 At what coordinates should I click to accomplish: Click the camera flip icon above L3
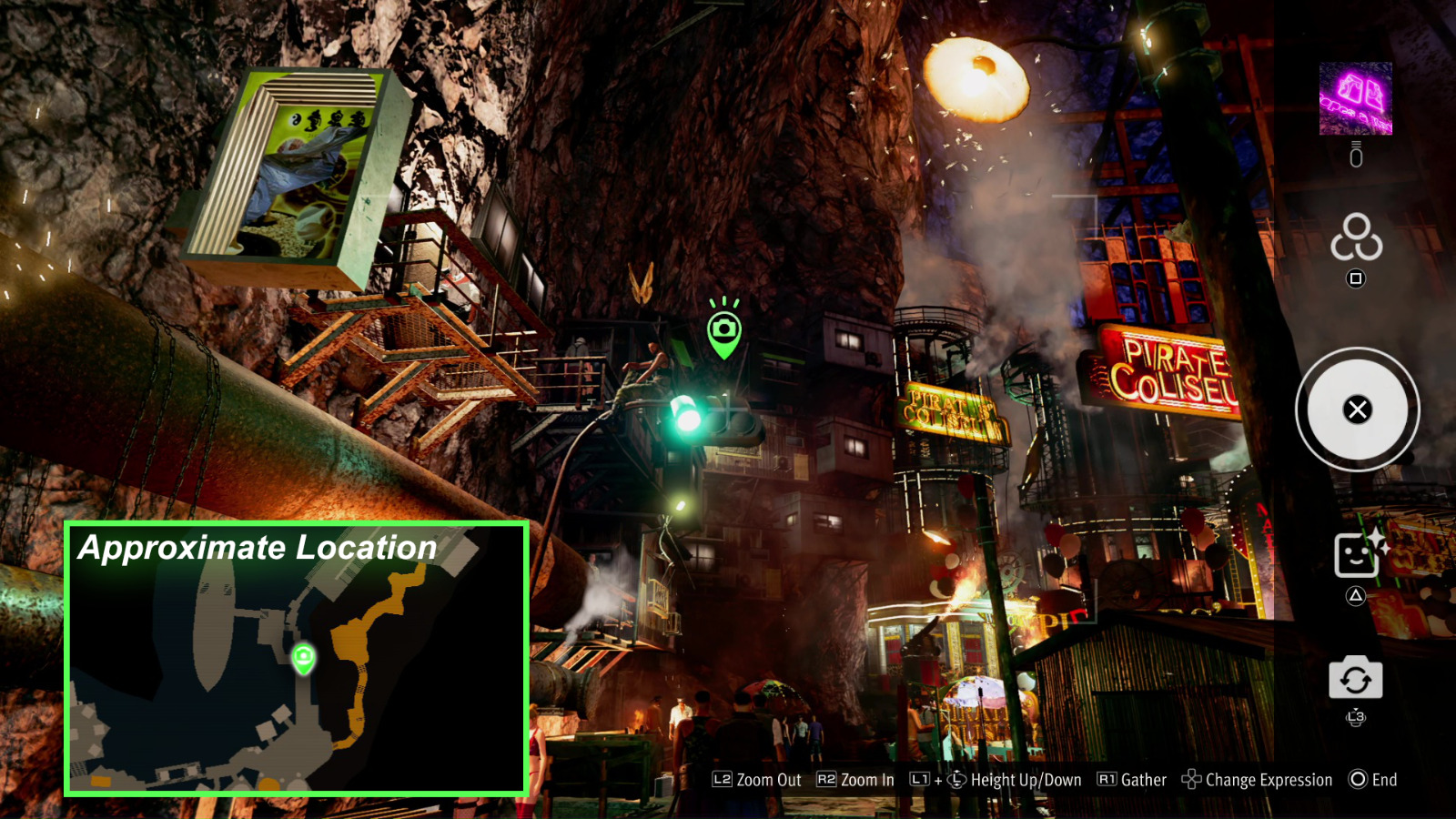coord(1355,677)
